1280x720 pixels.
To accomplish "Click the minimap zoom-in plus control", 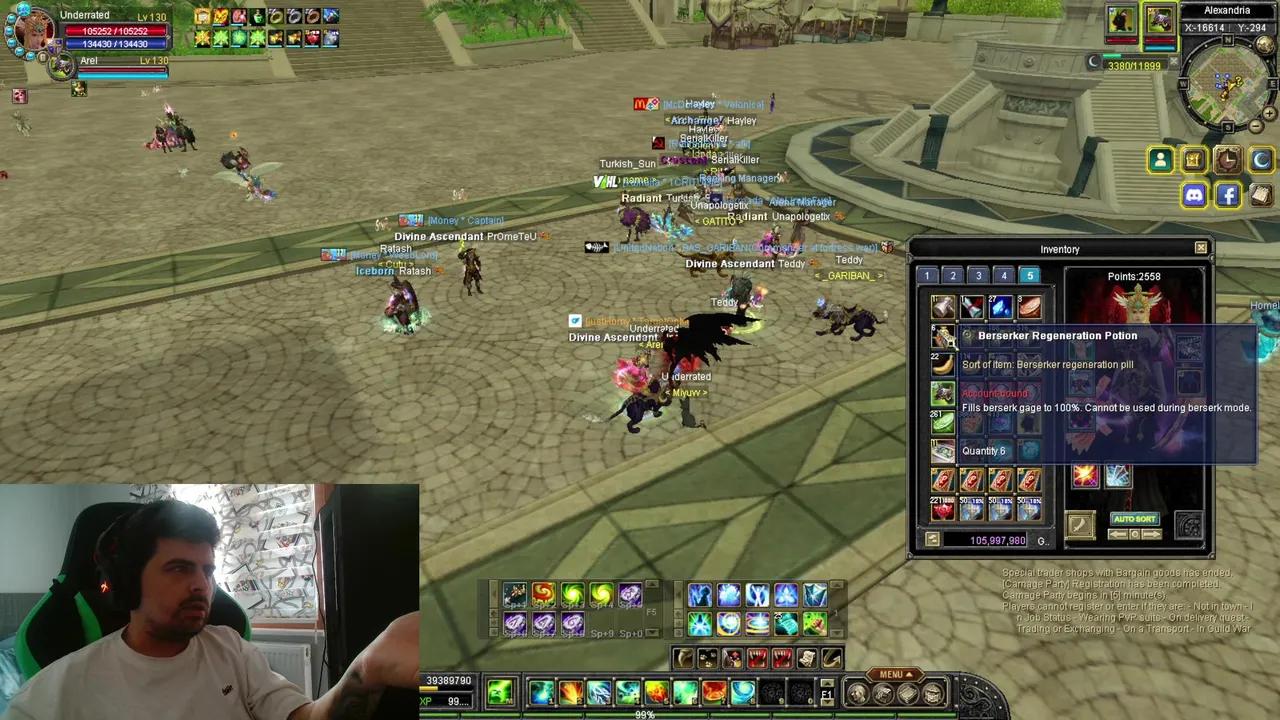I will (1269, 114).
